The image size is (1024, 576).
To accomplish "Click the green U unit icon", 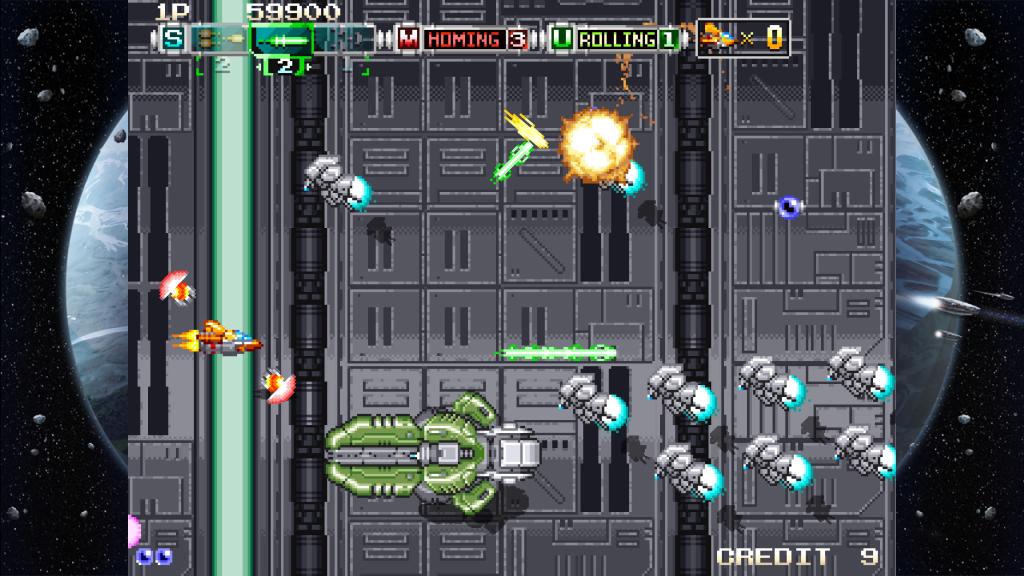I will (563, 39).
